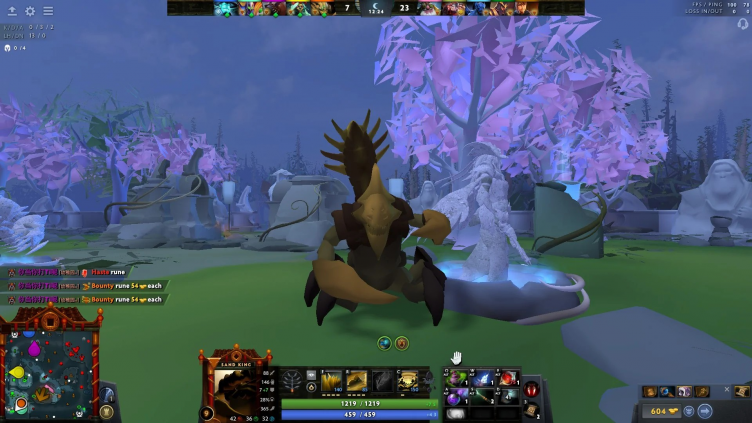Open the hamburger main menu

click(x=48, y=11)
